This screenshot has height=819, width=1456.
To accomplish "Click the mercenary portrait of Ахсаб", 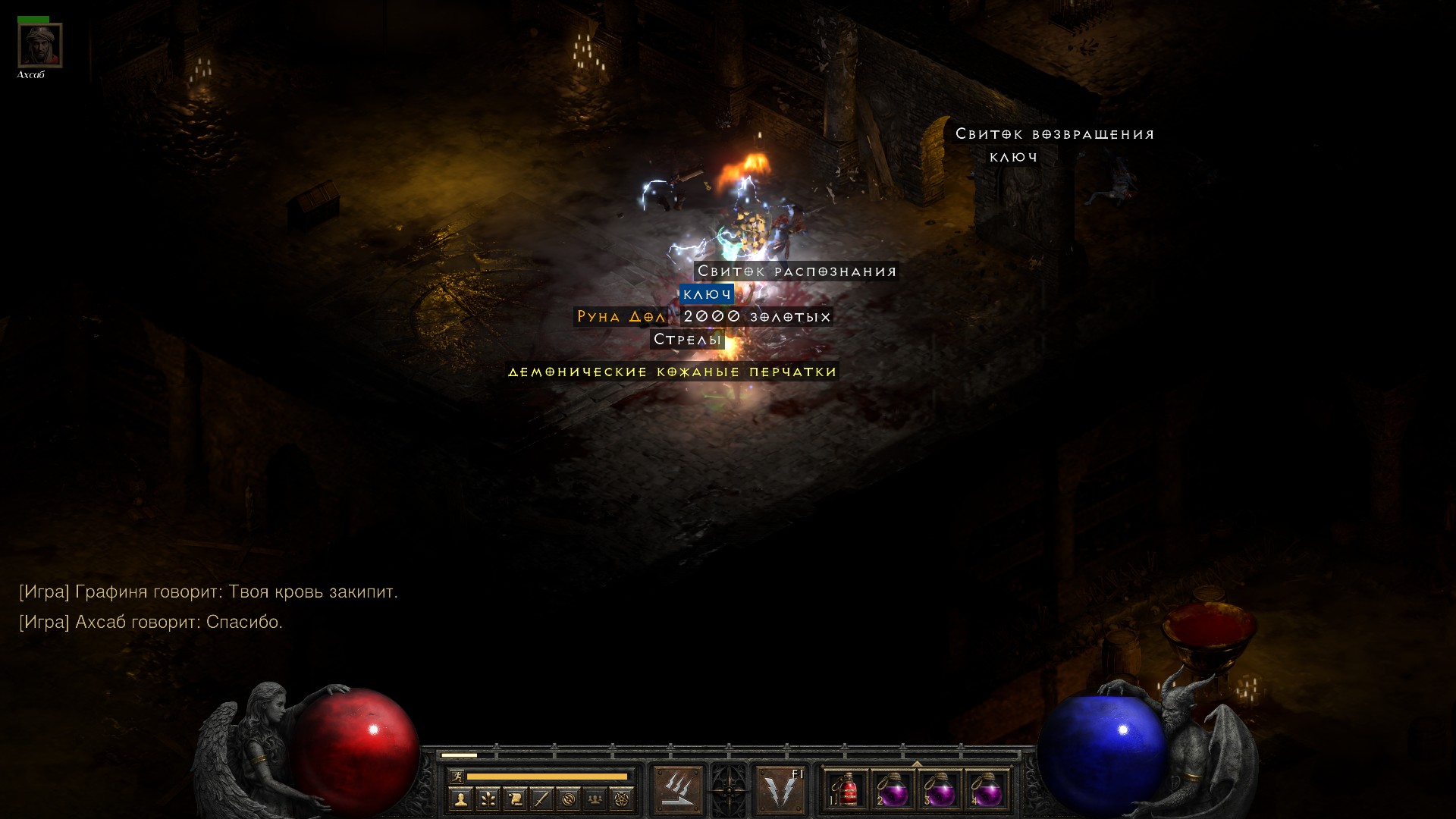I will (39, 45).
